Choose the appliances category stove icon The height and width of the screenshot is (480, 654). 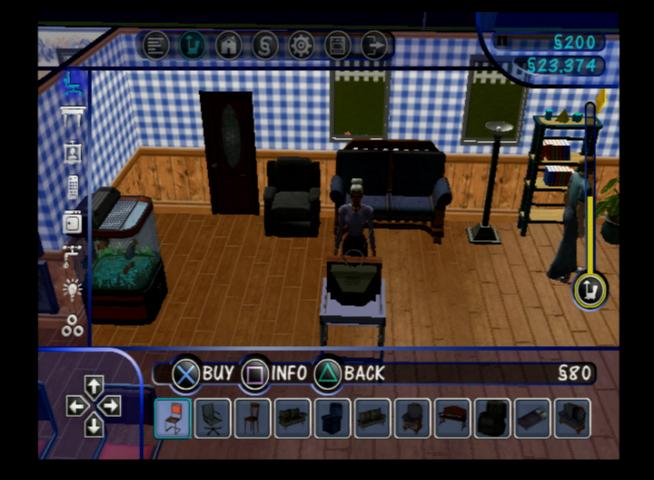coord(72,222)
